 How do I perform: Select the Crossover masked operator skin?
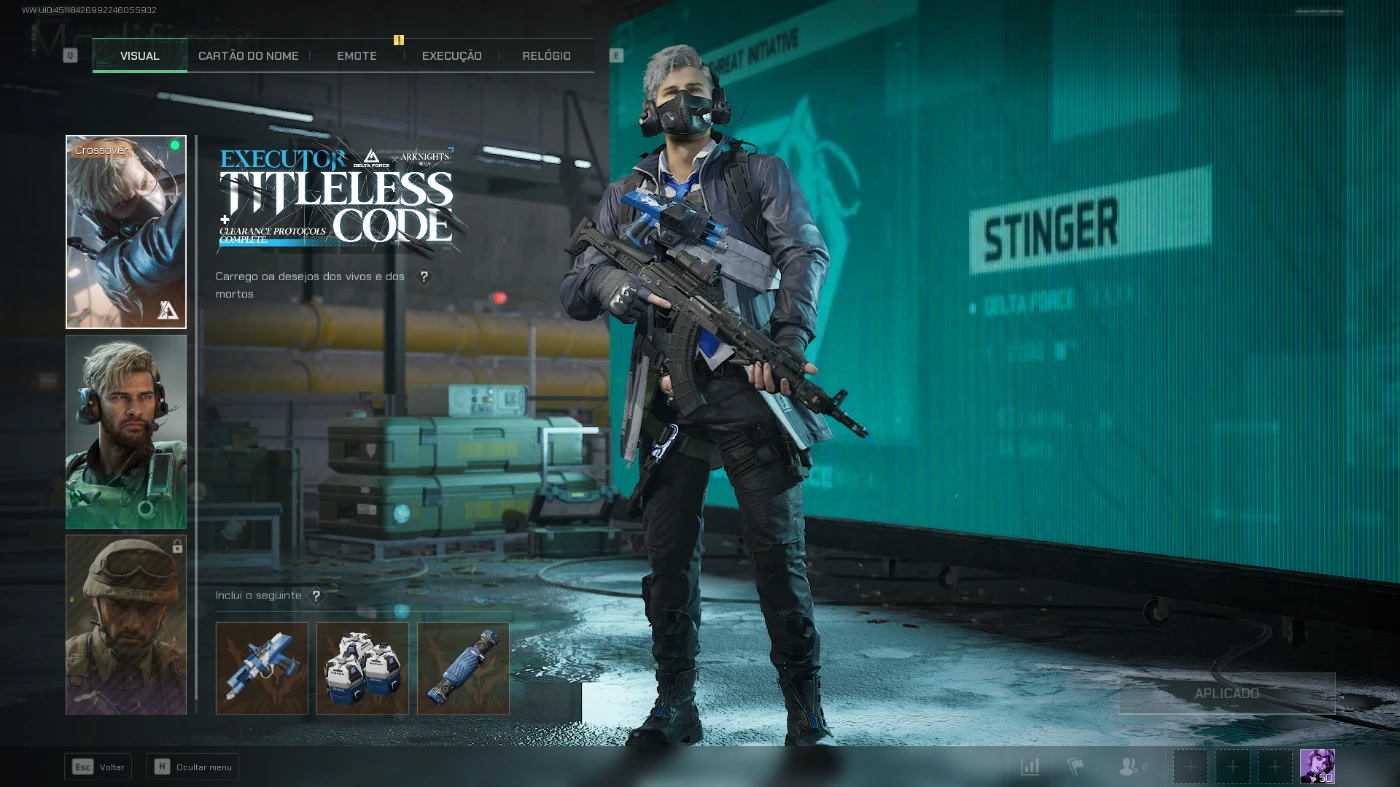(x=126, y=232)
